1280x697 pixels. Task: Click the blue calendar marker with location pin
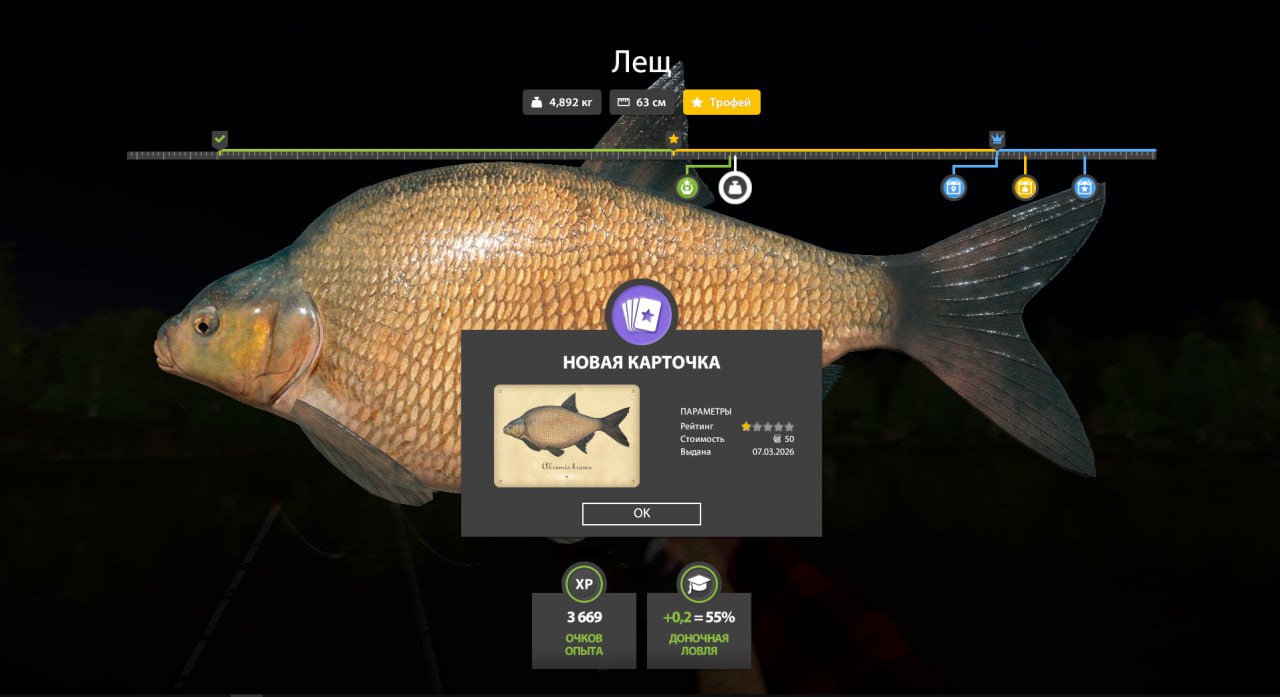954,187
